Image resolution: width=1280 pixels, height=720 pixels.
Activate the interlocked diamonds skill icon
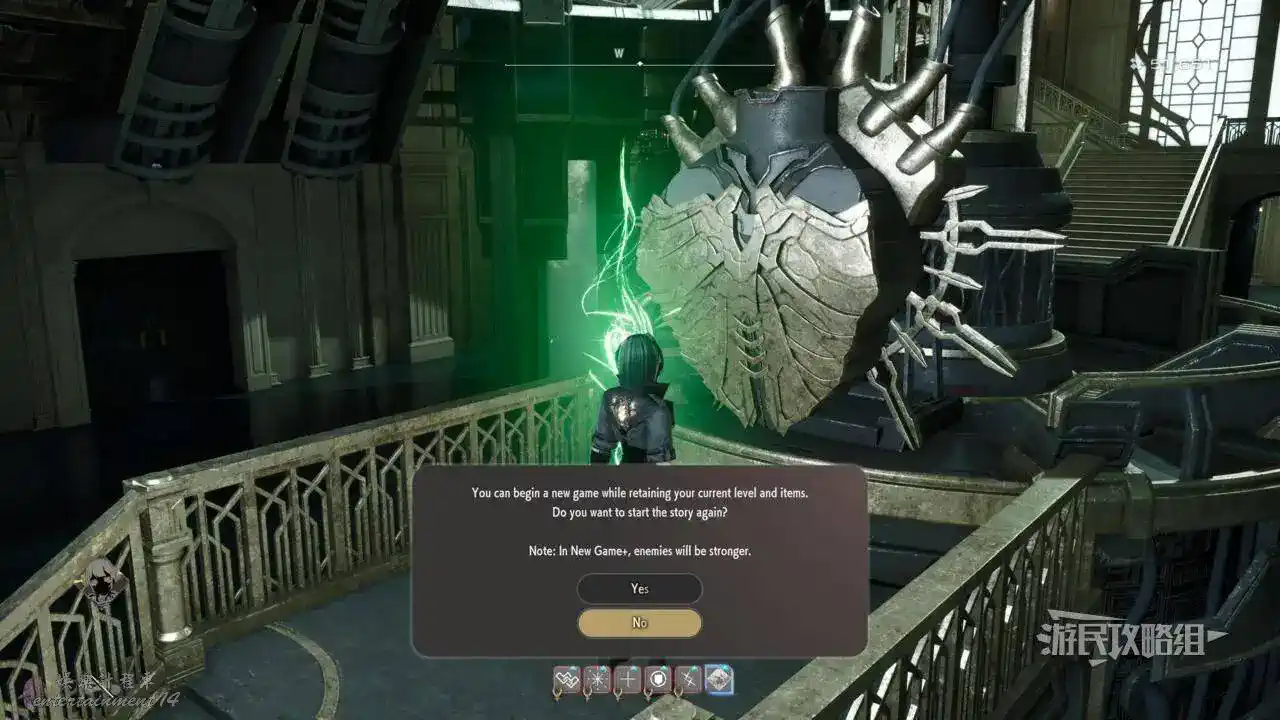pyautogui.click(x=567, y=680)
